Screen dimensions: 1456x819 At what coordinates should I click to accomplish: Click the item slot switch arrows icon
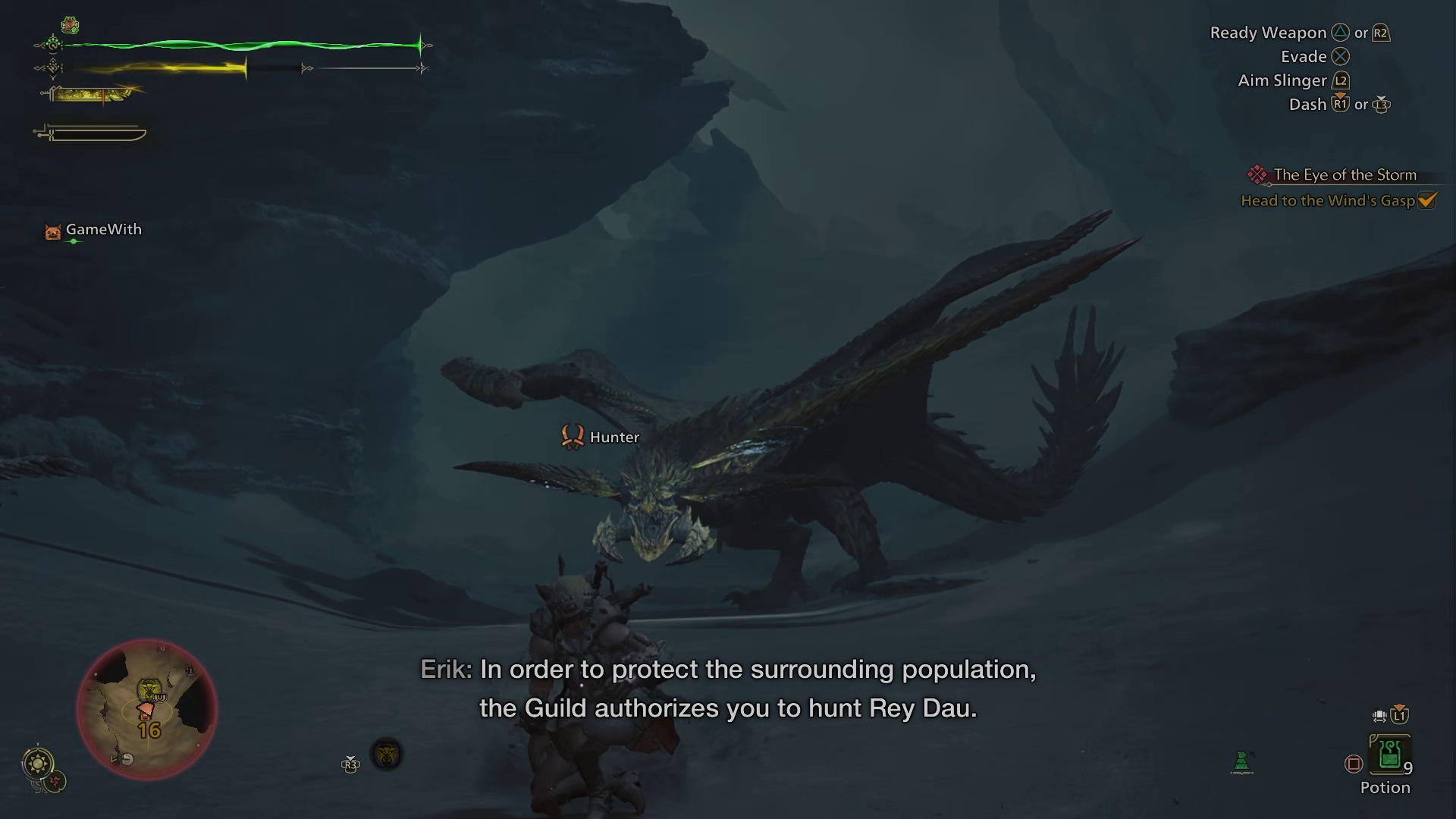point(1379,715)
